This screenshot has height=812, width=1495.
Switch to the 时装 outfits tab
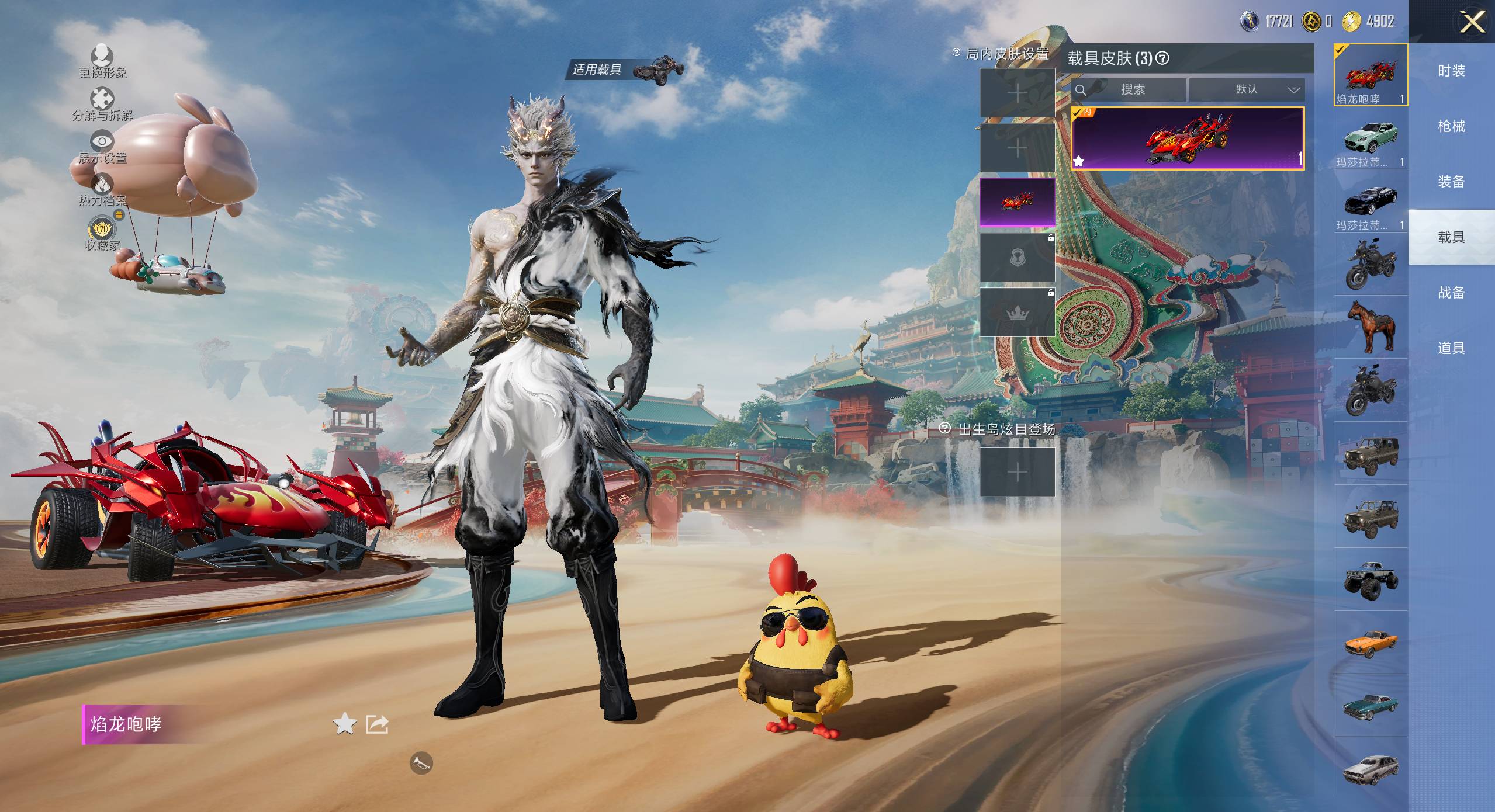point(1451,71)
